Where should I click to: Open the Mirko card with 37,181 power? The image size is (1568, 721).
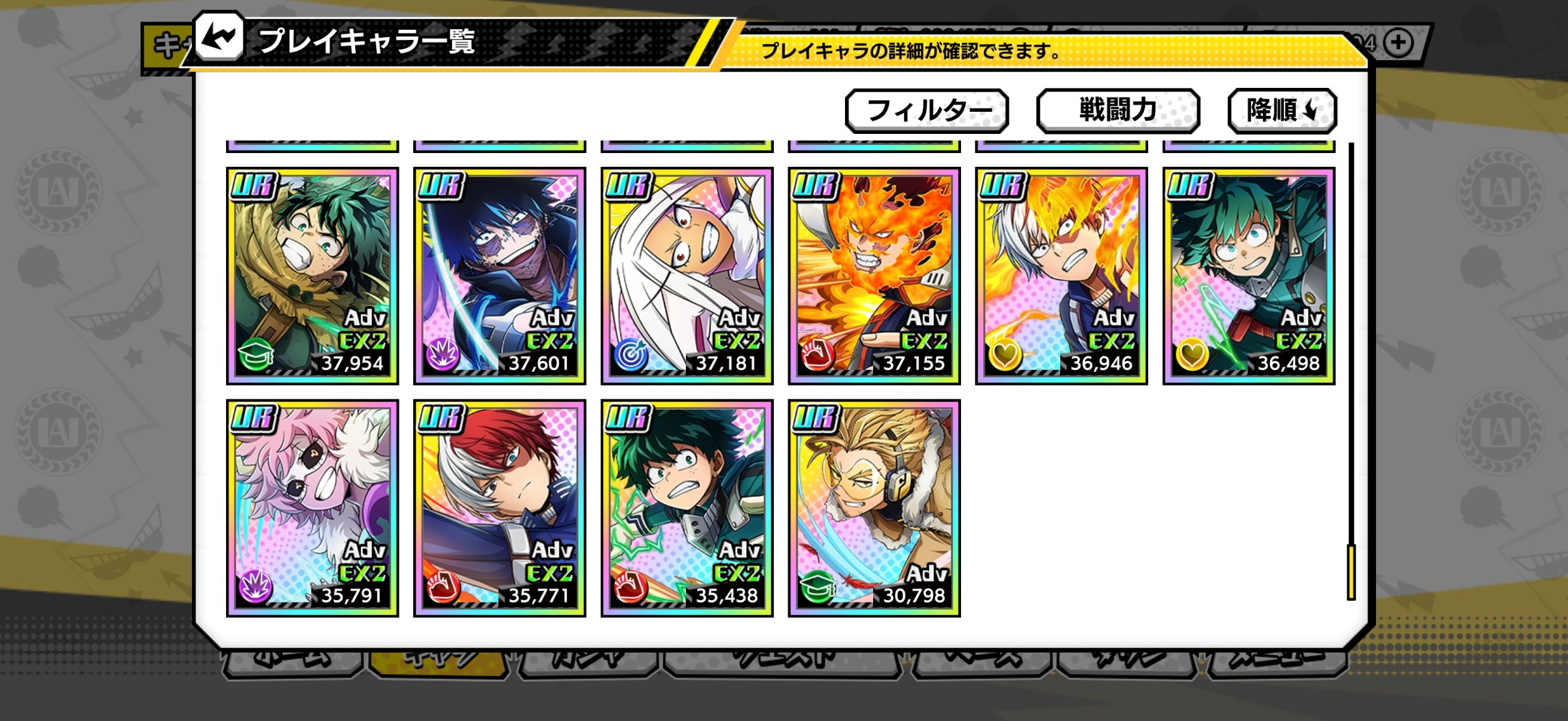click(687, 276)
